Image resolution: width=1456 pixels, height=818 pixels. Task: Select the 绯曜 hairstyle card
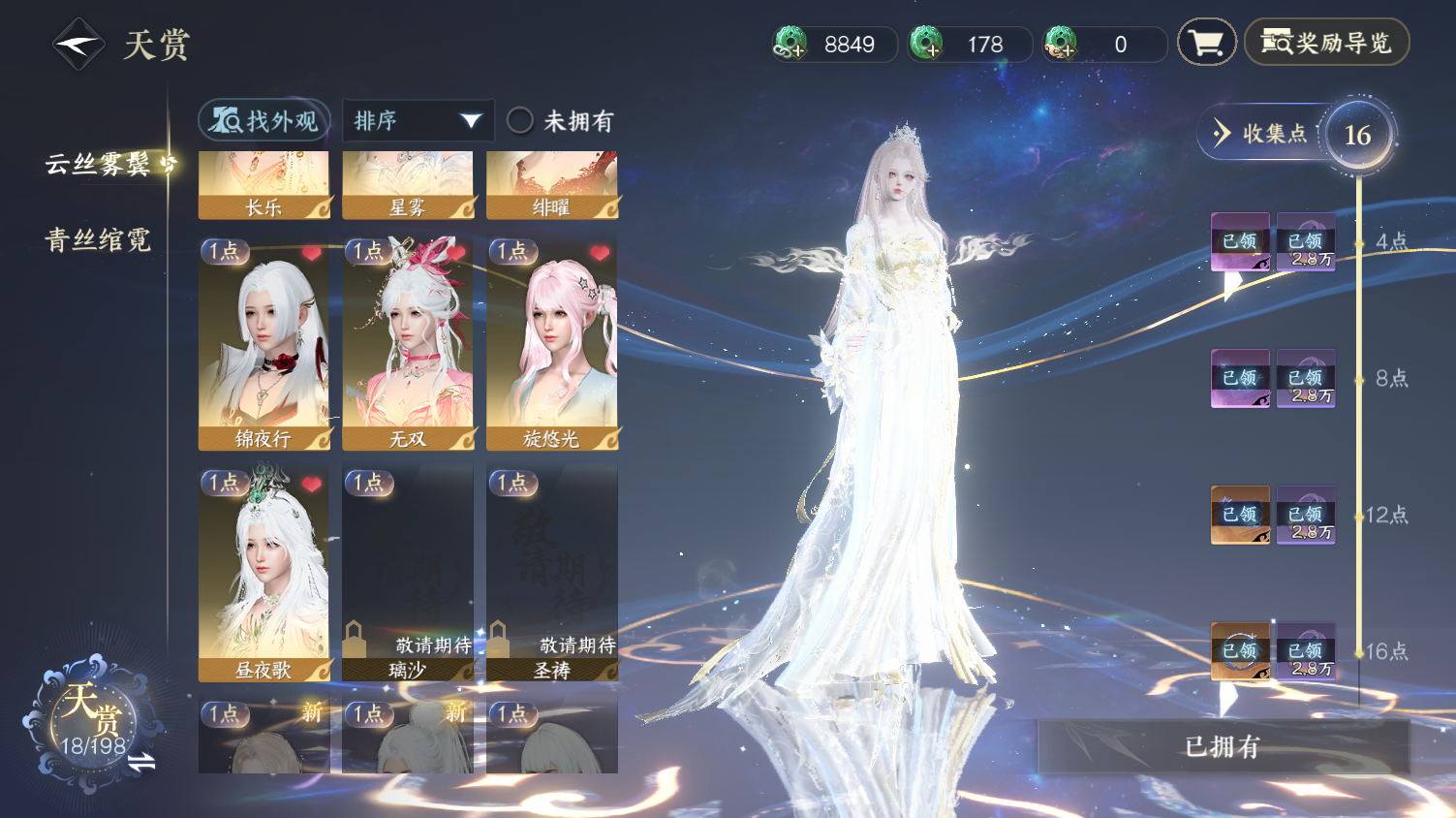552,185
